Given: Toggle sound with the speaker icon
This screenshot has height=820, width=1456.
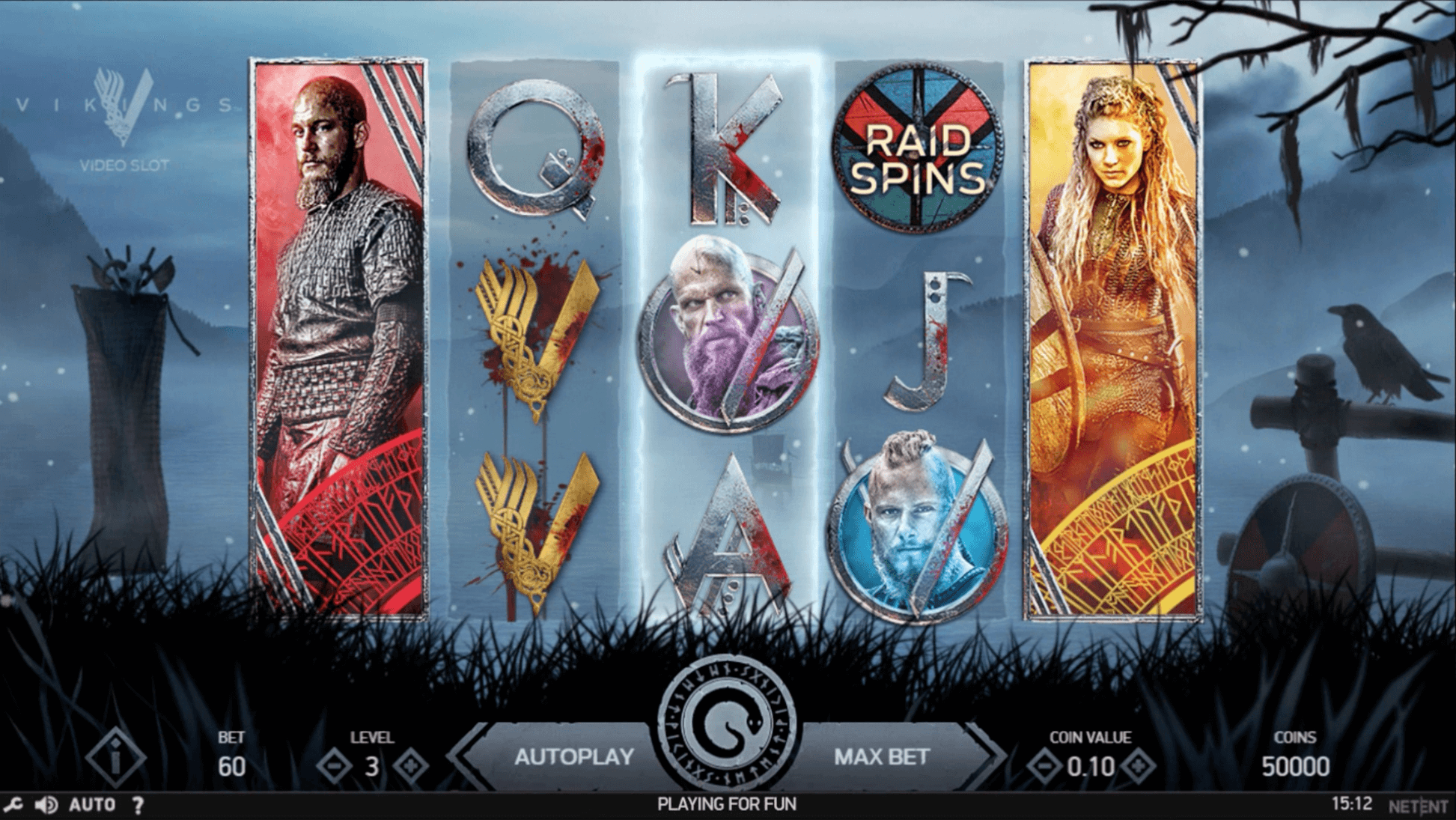Looking at the screenshot, I should click(x=46, y=805).
